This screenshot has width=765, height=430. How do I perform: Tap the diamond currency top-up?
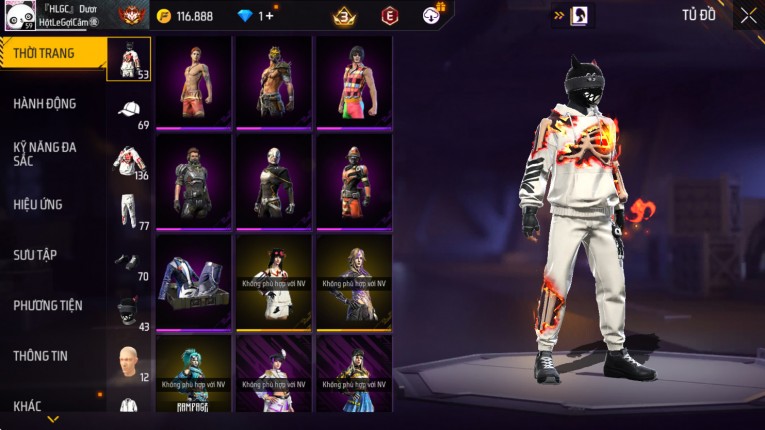(256, 16)
